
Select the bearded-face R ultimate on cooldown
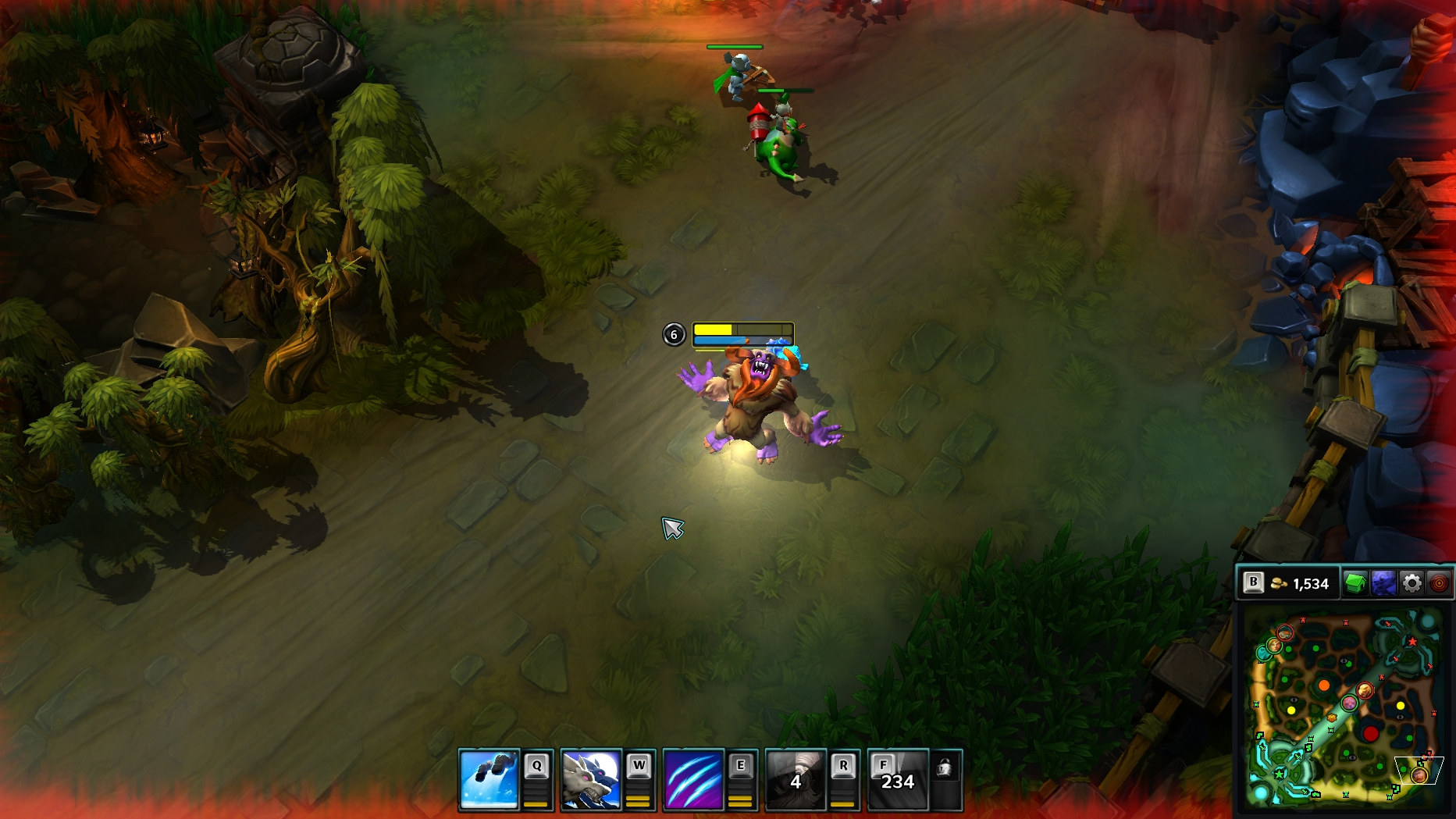coord(796,779)
